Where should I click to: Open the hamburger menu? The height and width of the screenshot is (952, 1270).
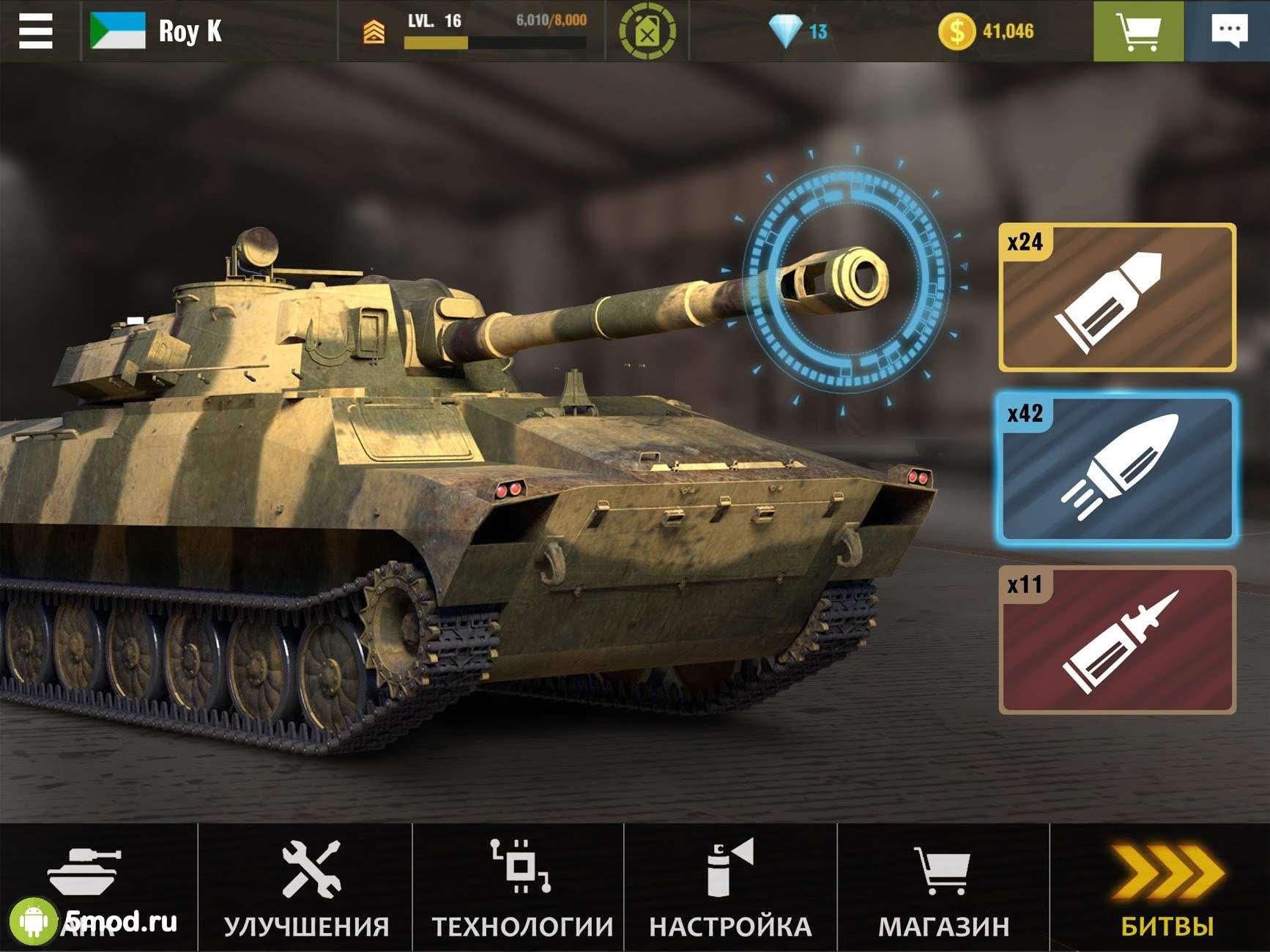(36, 31)
